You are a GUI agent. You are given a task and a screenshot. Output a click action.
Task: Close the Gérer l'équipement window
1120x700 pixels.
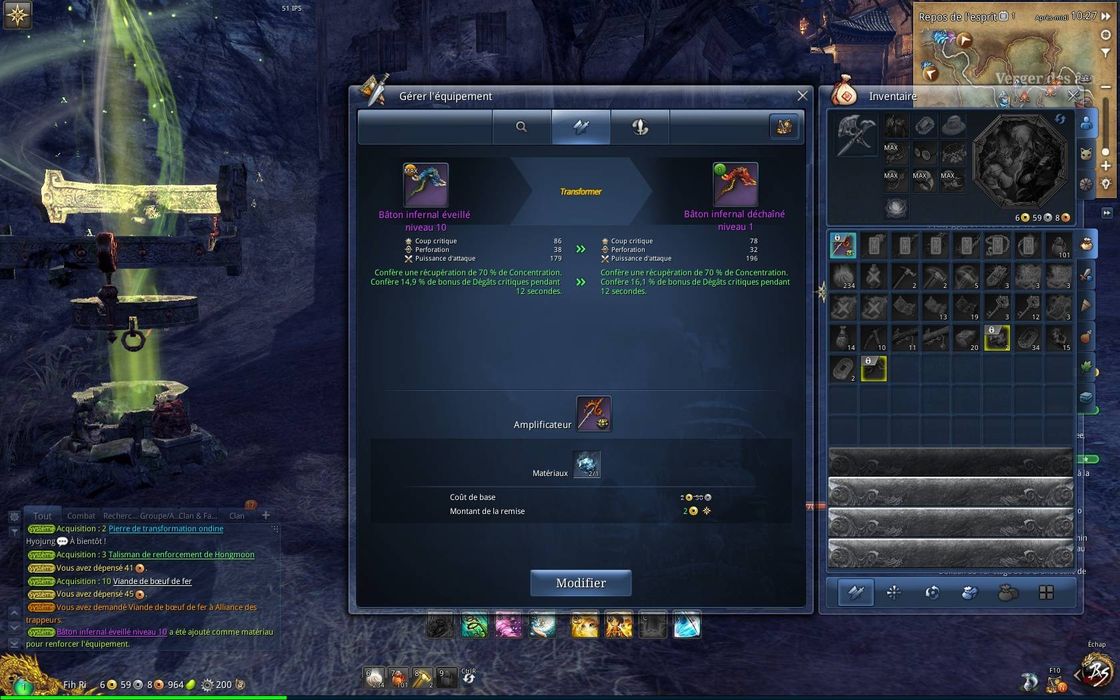coord(802,96)
